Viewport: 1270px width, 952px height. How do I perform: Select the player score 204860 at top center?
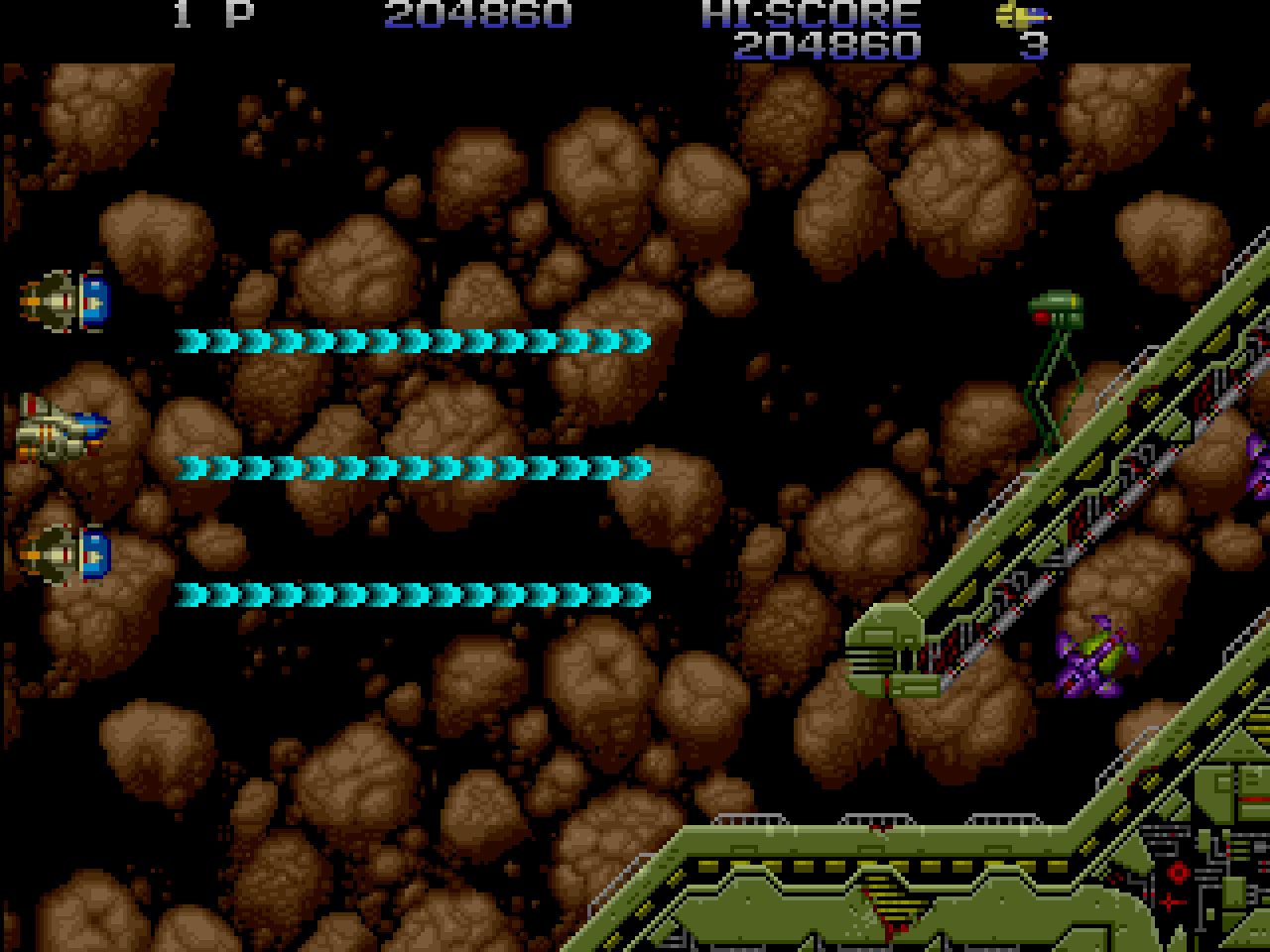pyautogui.click(x=476, y=14)
